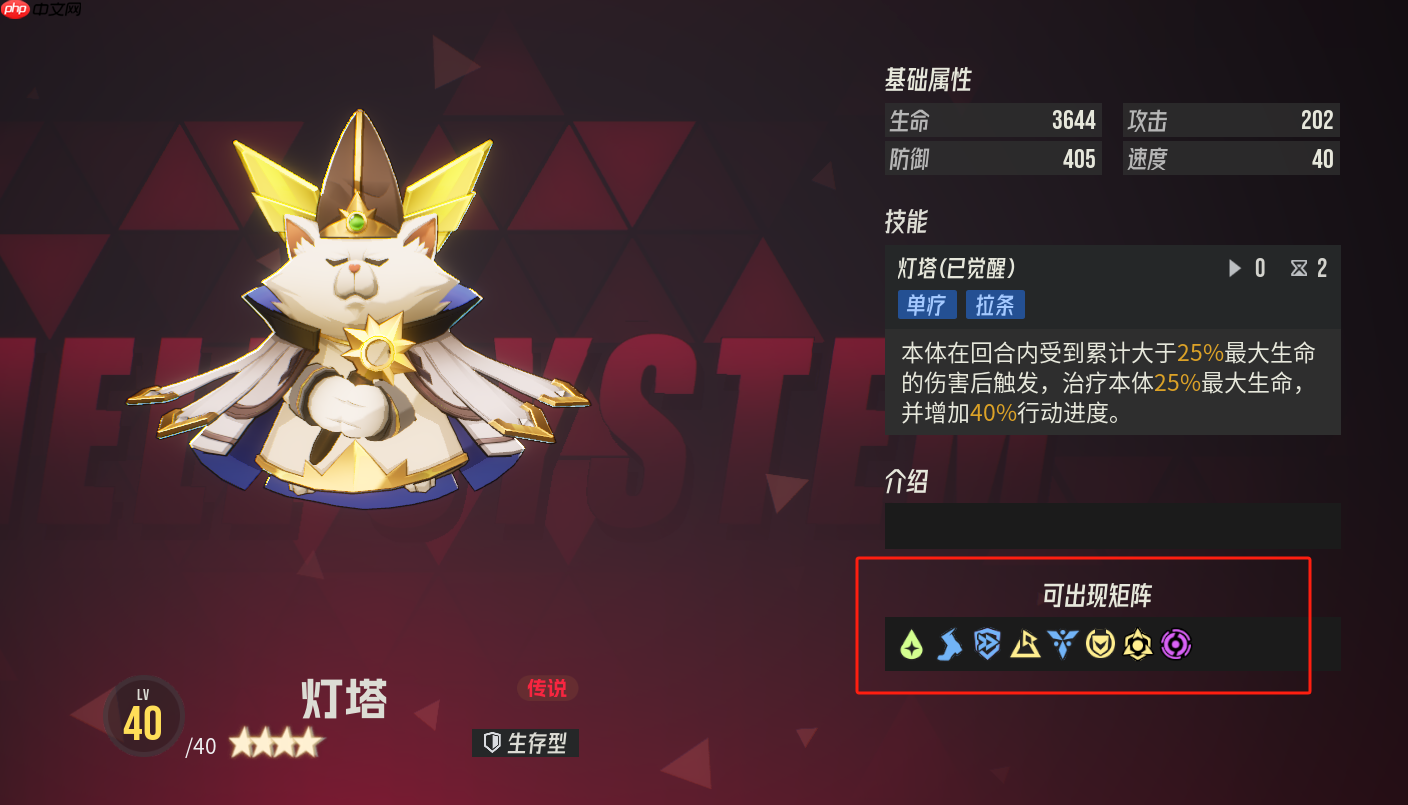This screenshot has width=1408, height=805.
Task: Click the blue boot matrix icon
Action: click(949, 645)
